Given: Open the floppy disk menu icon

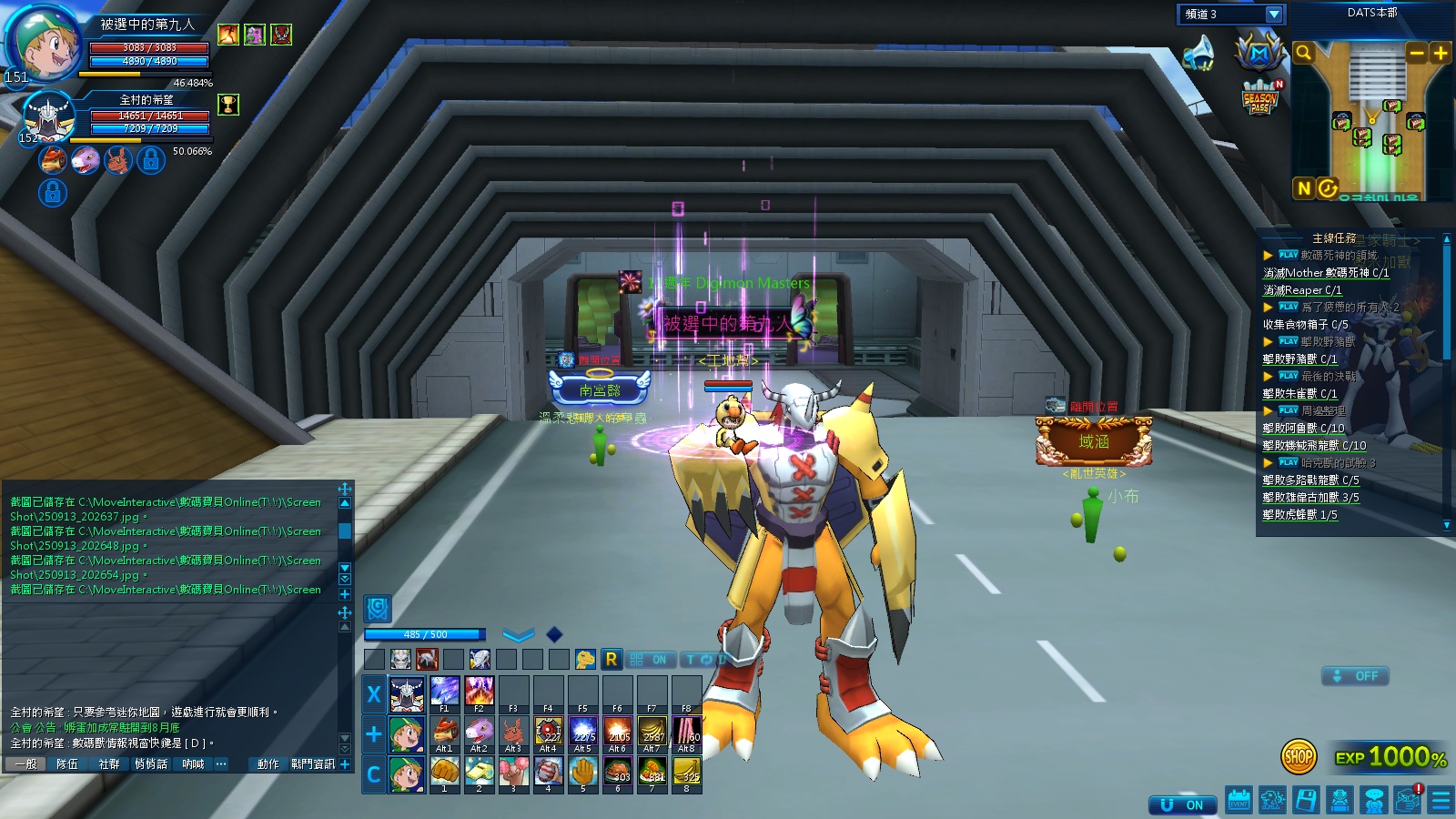Looking at the screenshot, I should (1306, 801).
